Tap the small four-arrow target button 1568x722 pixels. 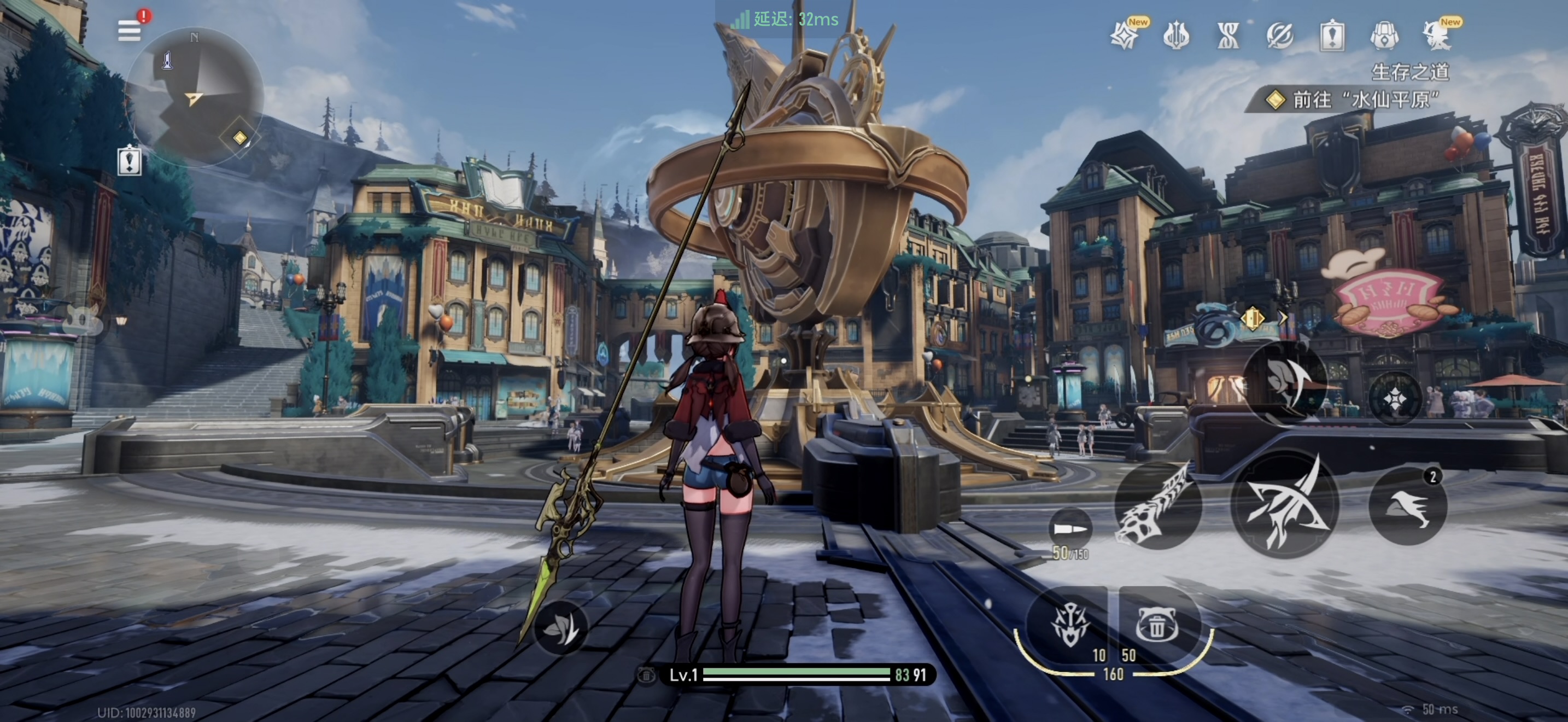(1395, 399)
